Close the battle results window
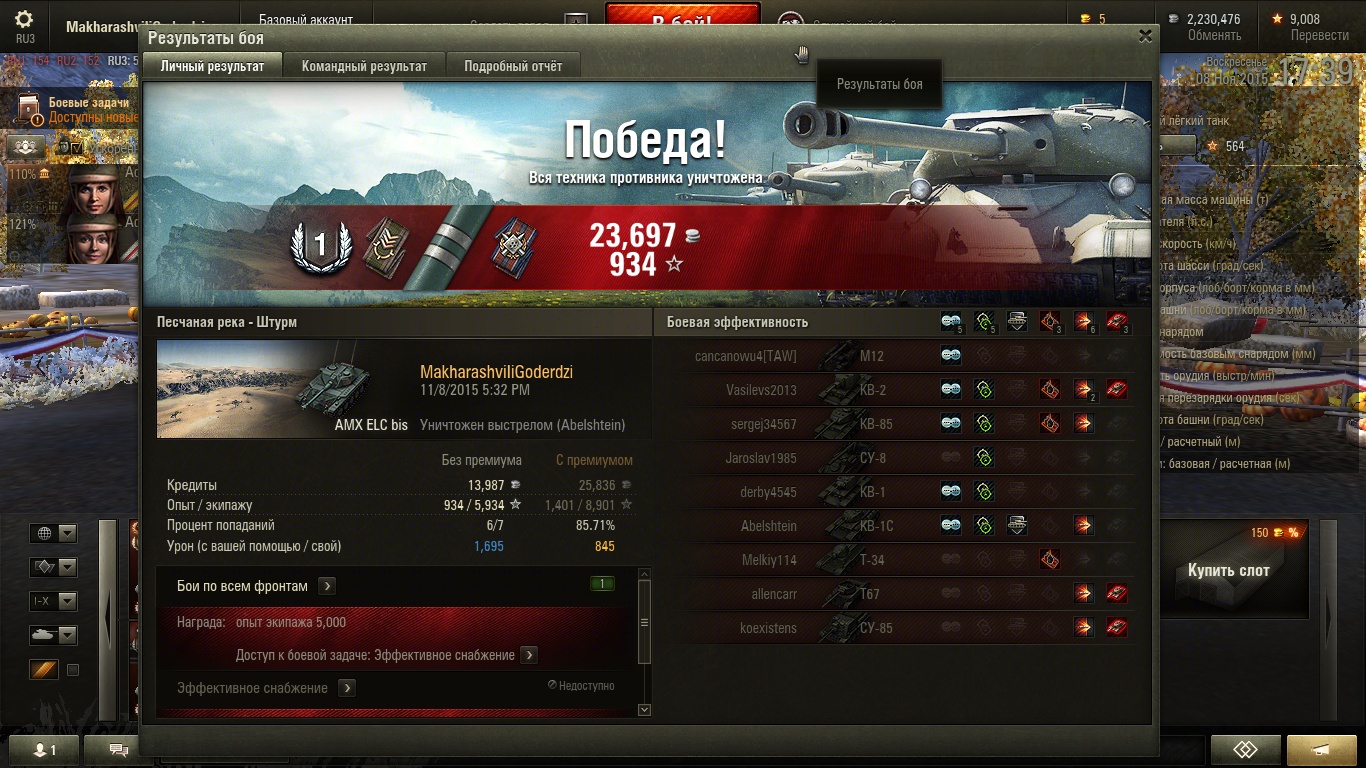 point(1145,35)
